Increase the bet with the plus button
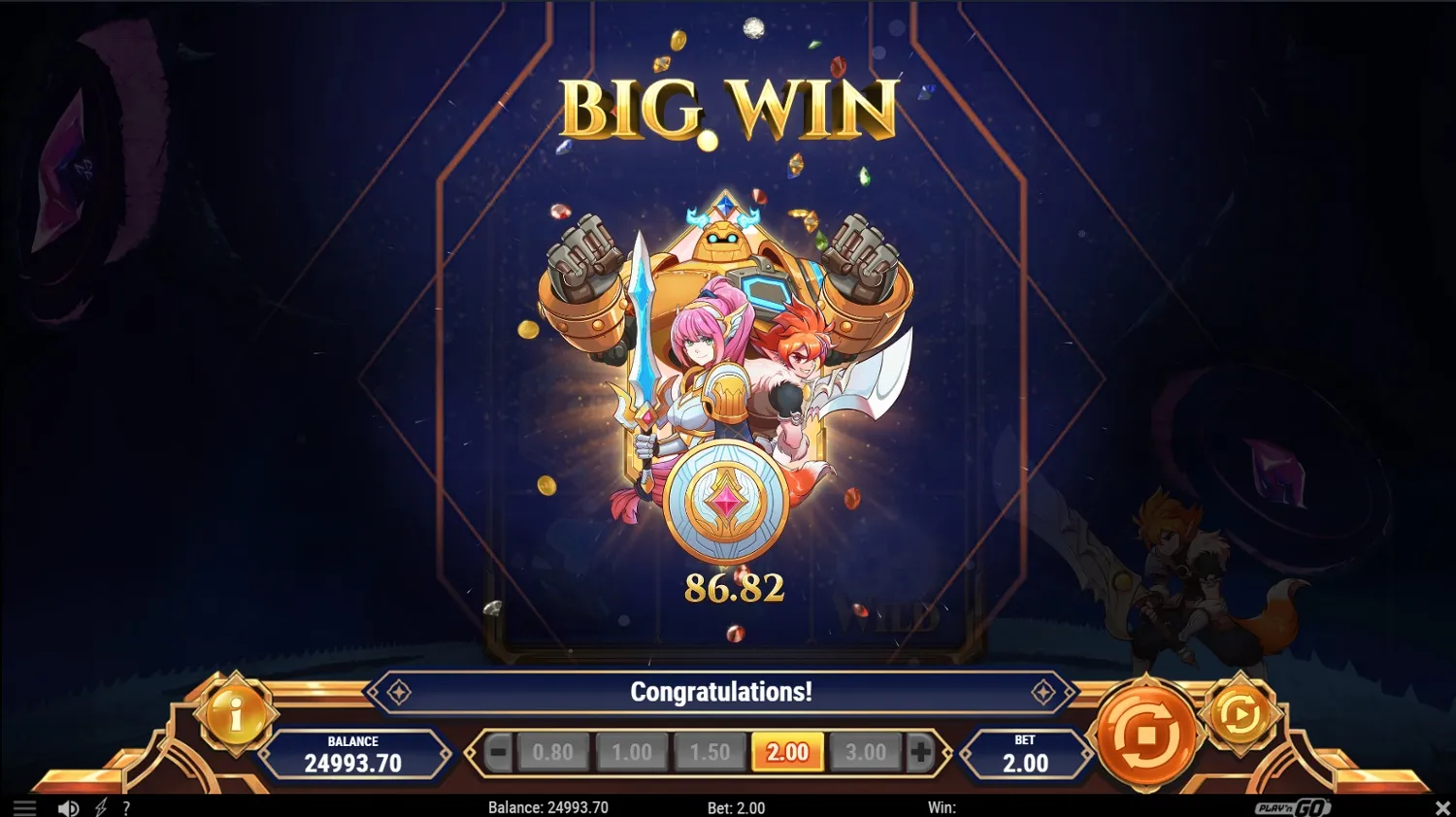Screen dimensions: 1456x817 pos(920,751)
